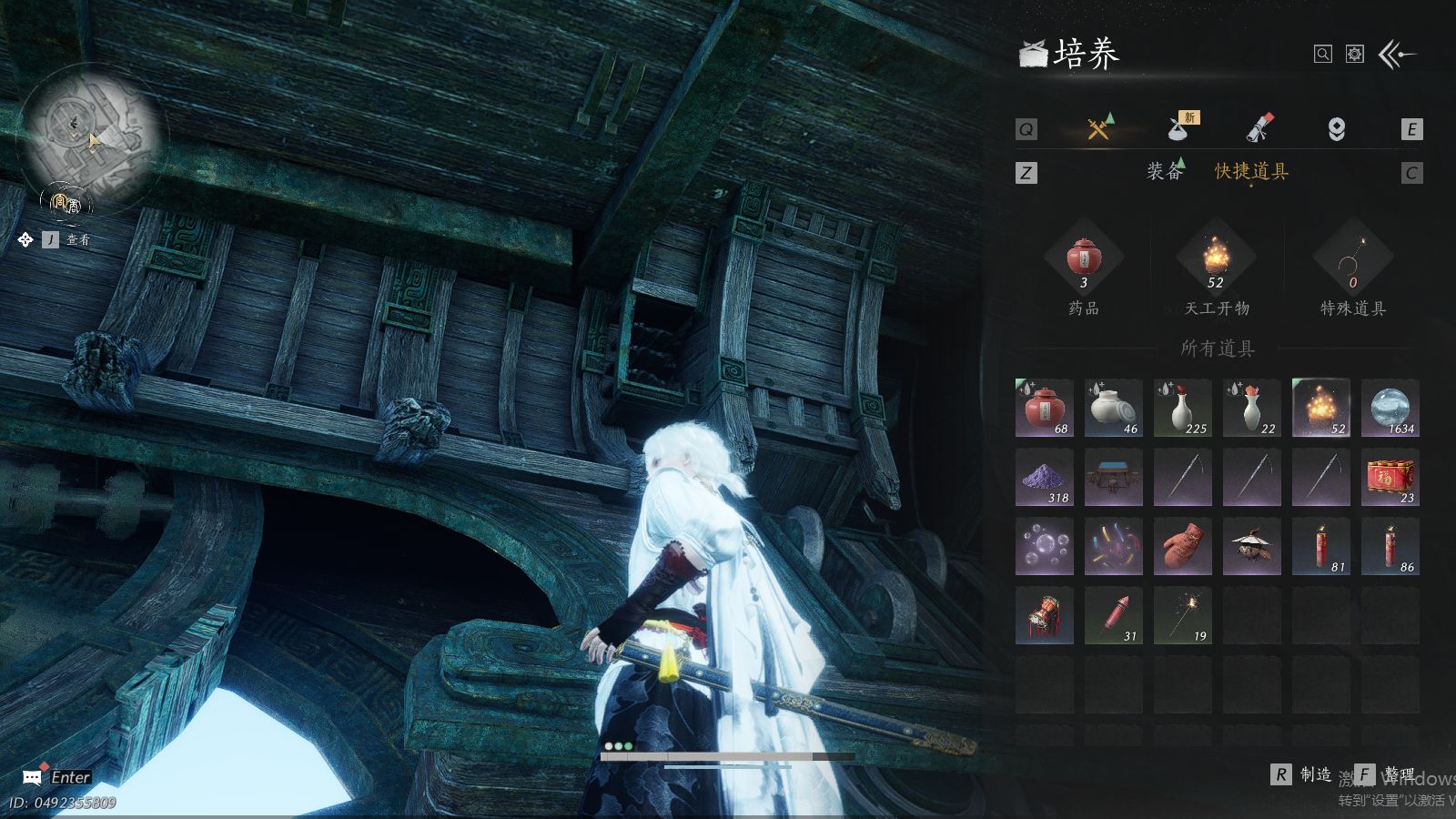Viewport: 1456px width, 819px height.
Task: Select the red firework crate with 23
Action: [x=1390, y=478]
